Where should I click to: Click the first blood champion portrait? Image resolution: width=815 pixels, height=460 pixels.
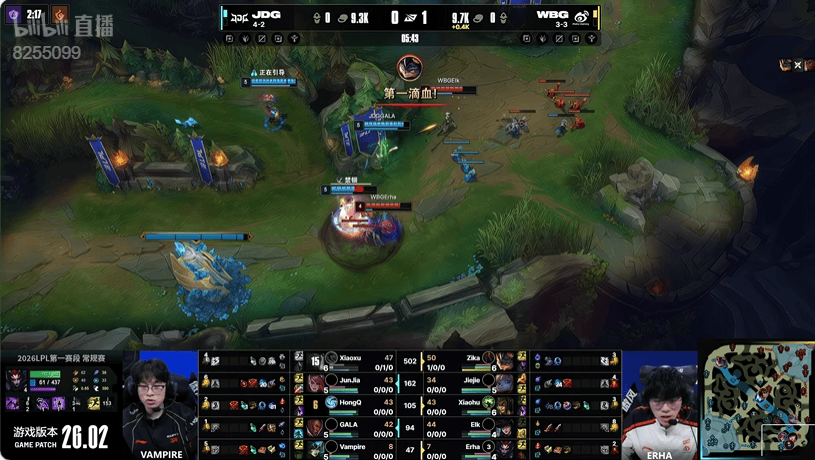(408, 68)
